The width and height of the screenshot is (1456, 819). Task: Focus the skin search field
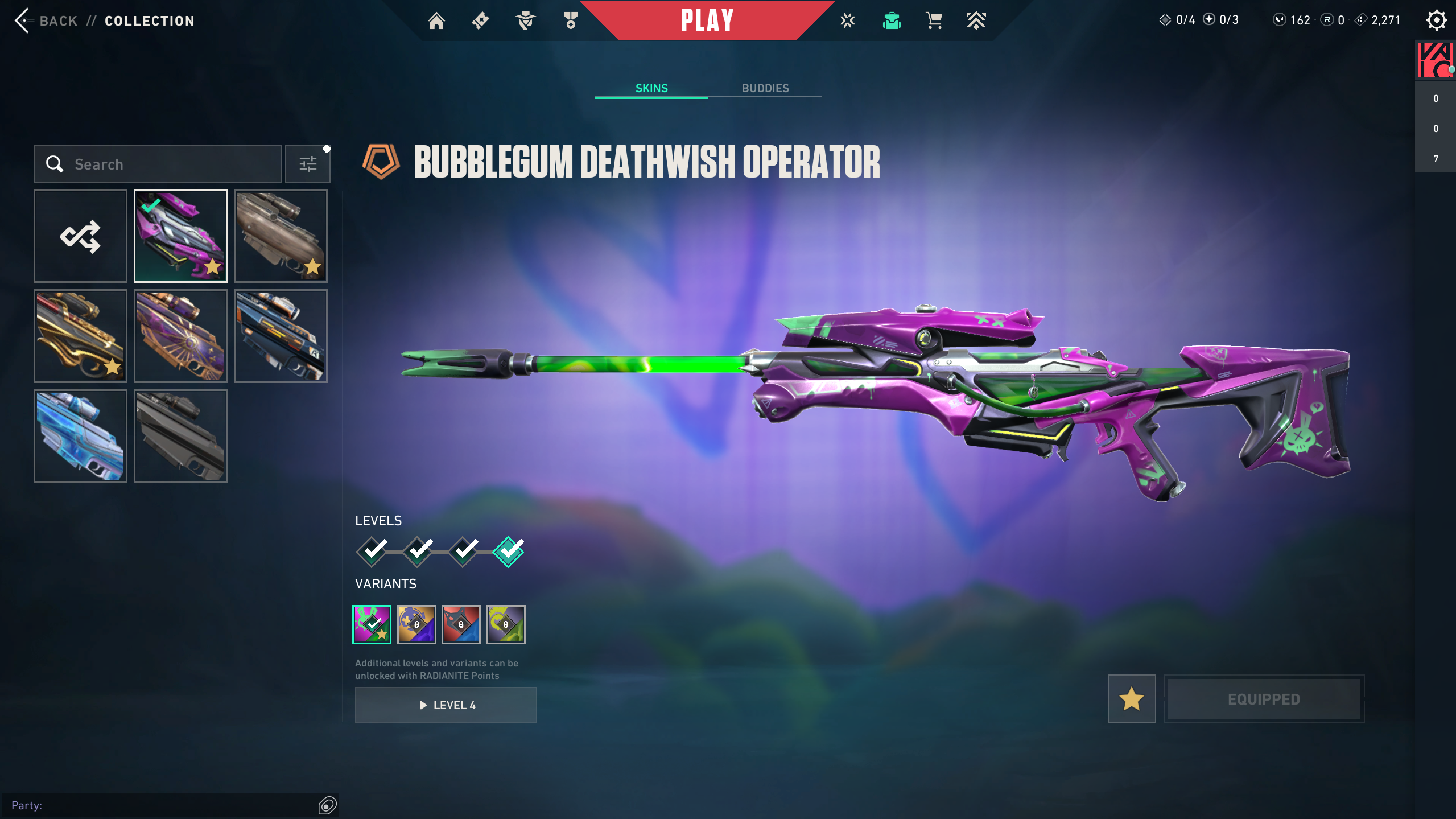pyautogui.click(x=165, y=164)
